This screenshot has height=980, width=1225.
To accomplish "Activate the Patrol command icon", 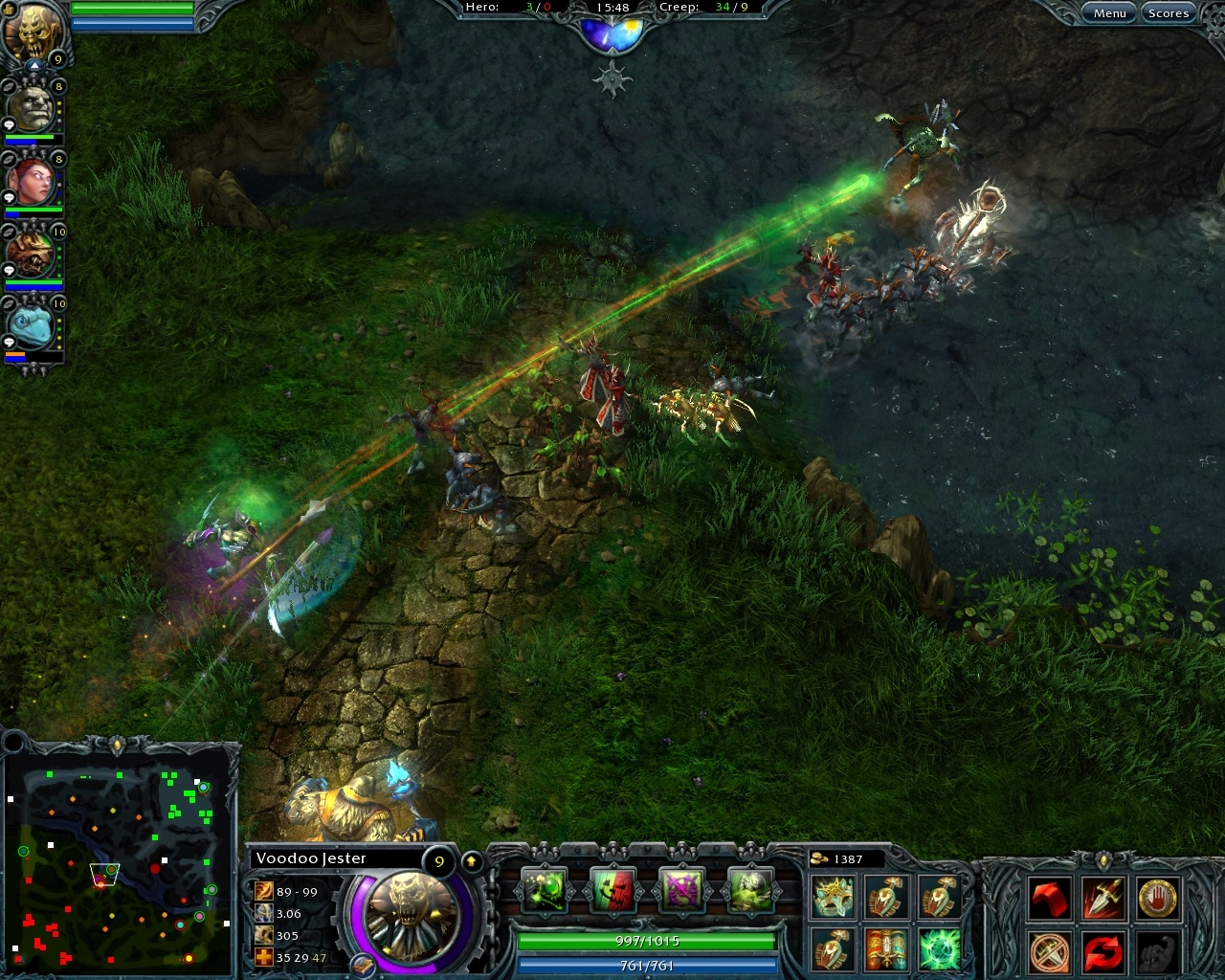I will [x=1102, y=952].
